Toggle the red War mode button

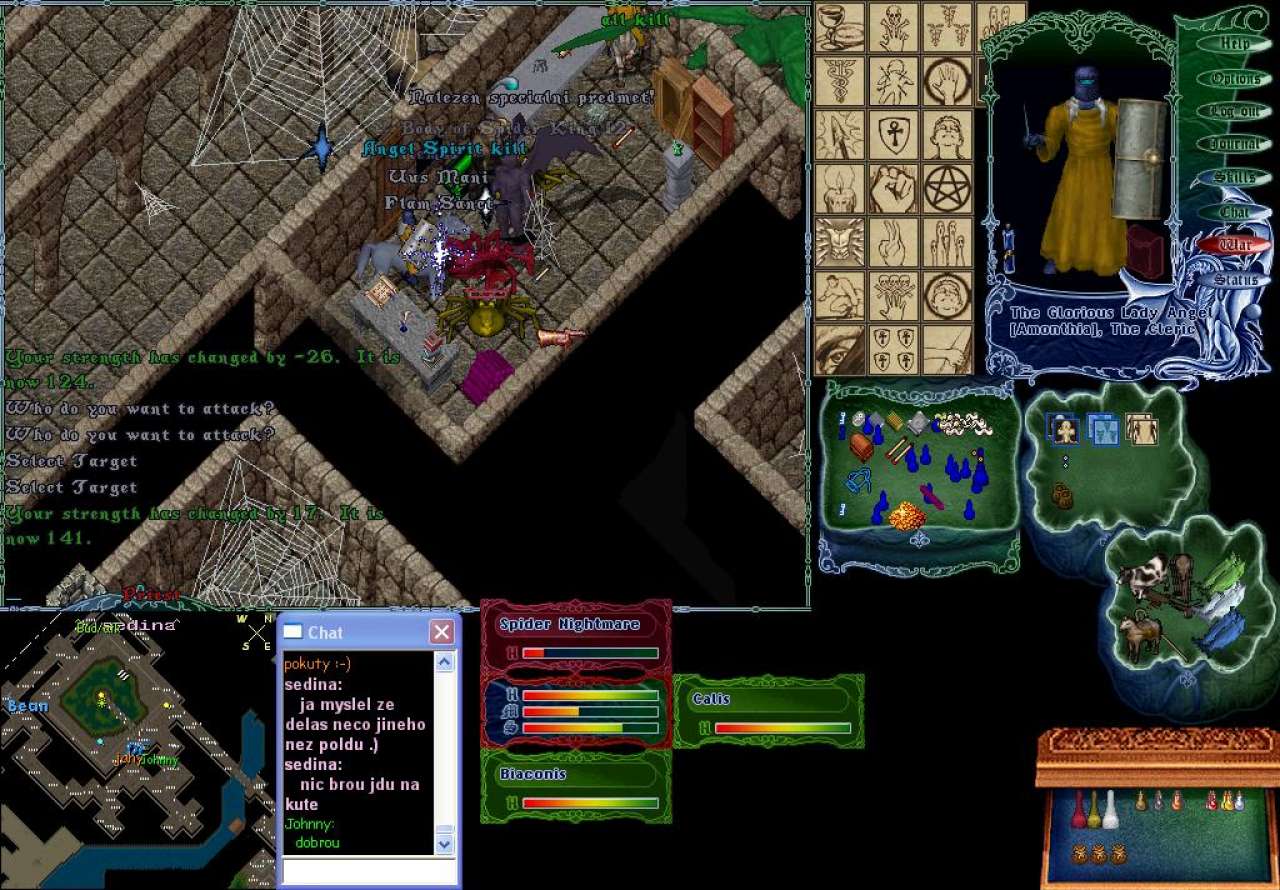click(1236, 245)
